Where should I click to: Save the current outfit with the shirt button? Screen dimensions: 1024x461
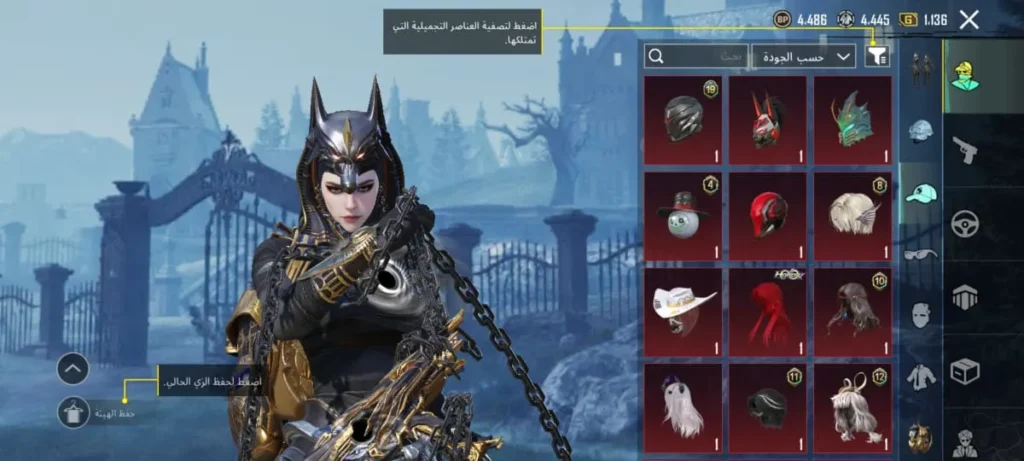coord(74,412)
